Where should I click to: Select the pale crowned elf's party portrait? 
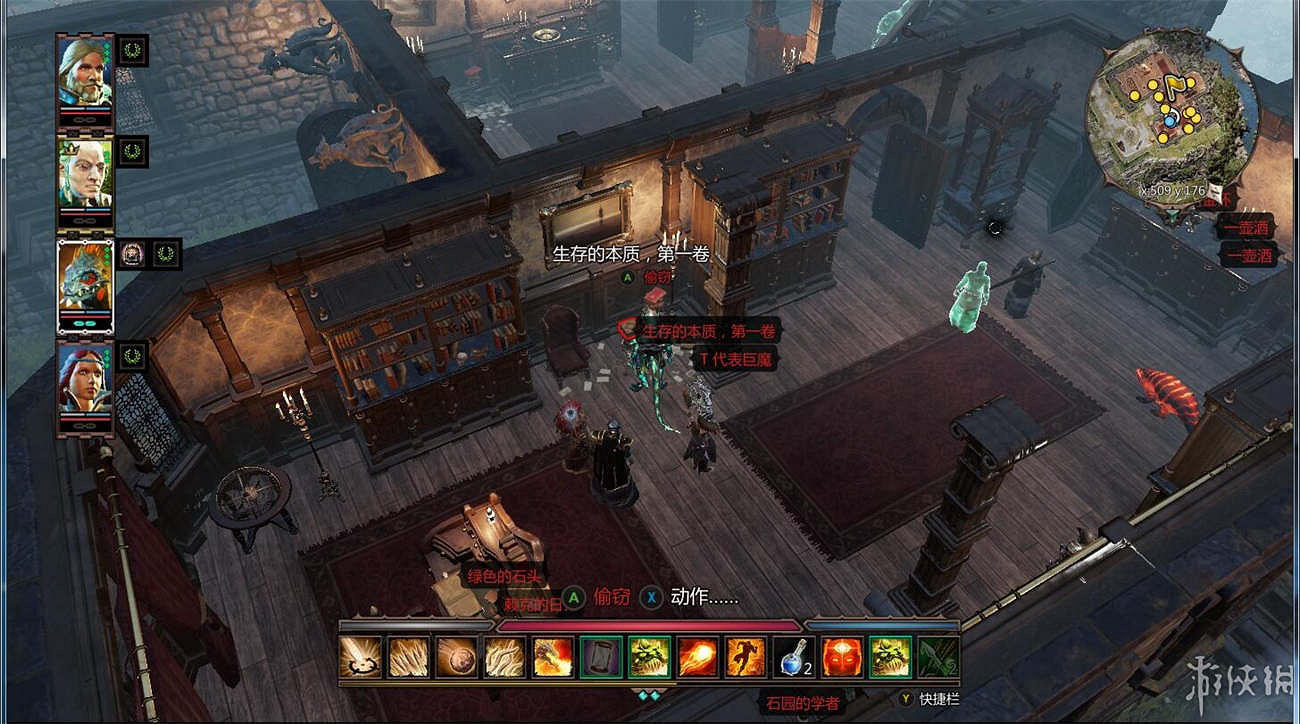point(85,170)
